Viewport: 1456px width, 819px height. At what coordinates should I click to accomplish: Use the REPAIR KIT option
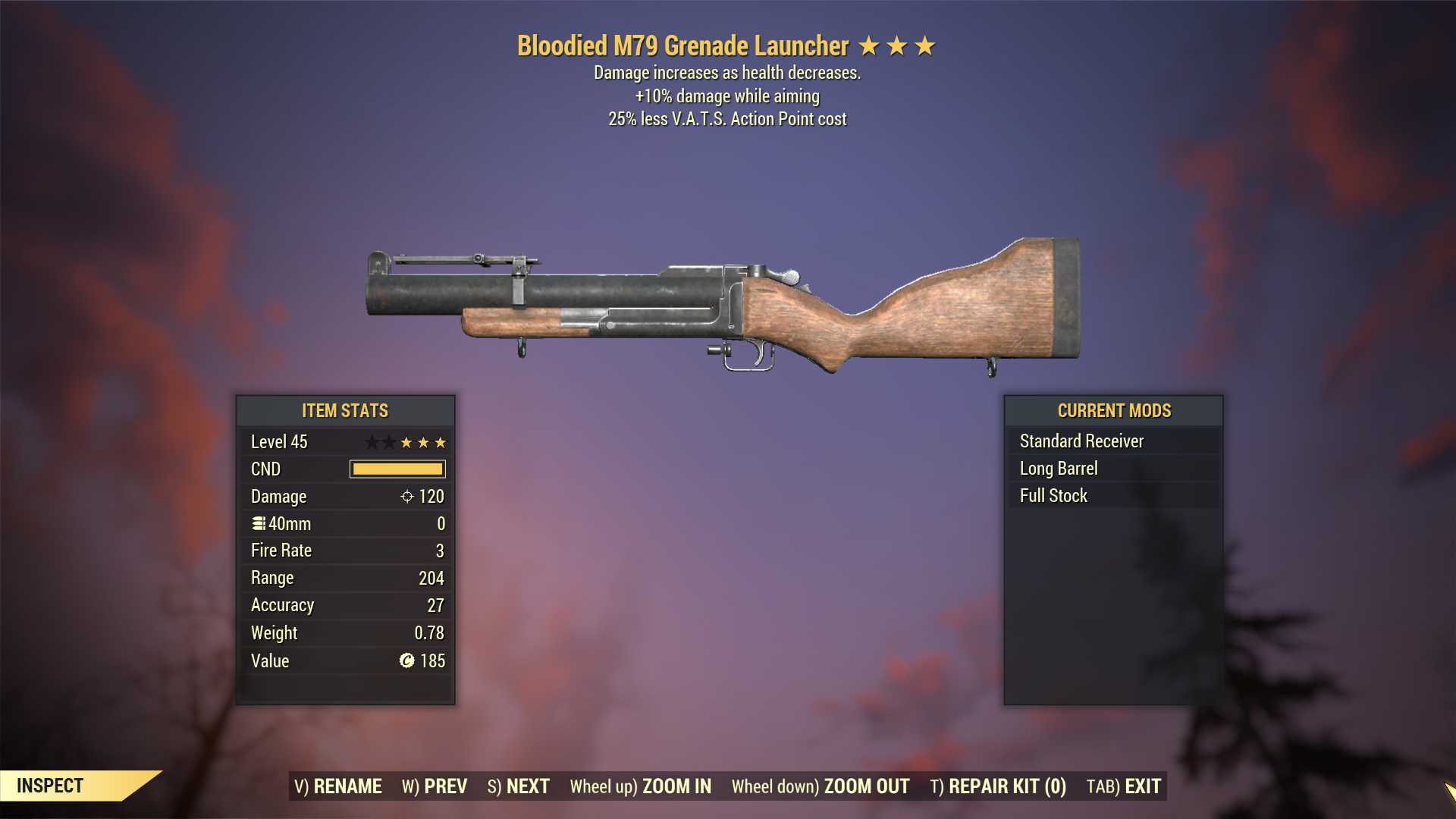coord(998,786)
